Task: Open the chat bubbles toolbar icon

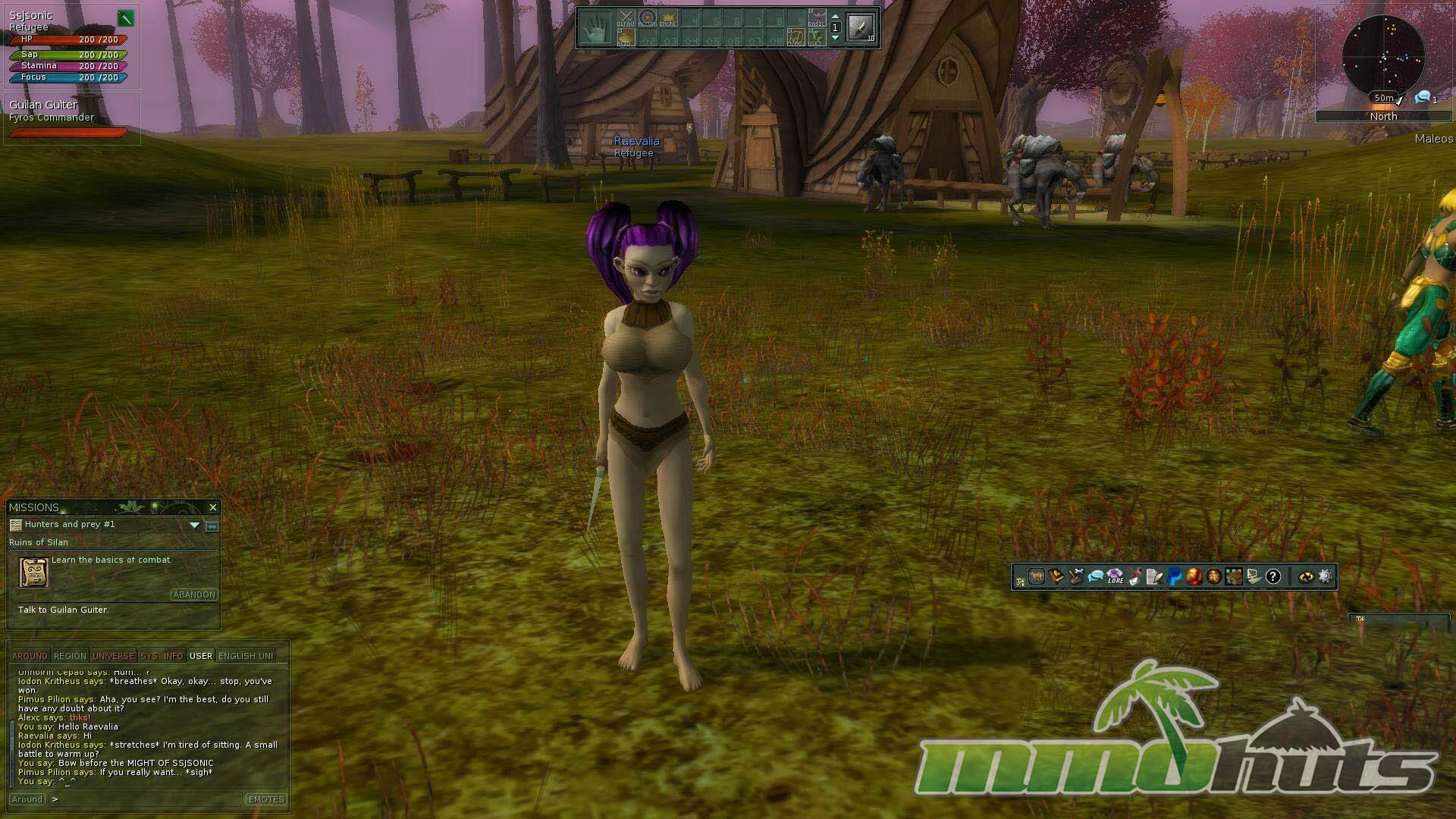Action: pyautogui.click(x=1095, y=577)
